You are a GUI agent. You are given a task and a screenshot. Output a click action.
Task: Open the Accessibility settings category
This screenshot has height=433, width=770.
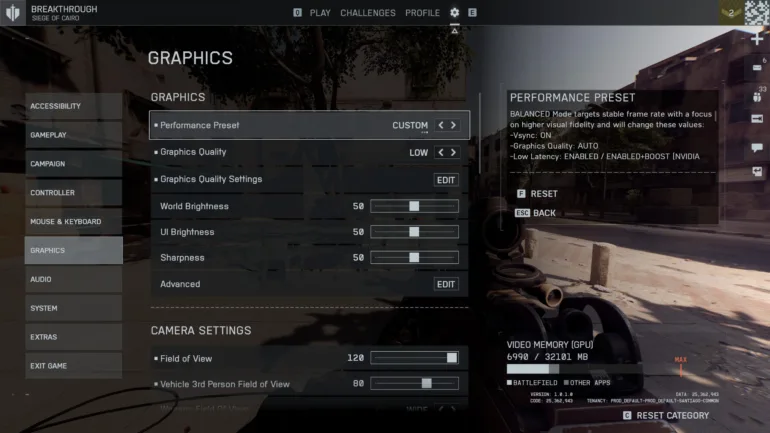coord(74,107)
